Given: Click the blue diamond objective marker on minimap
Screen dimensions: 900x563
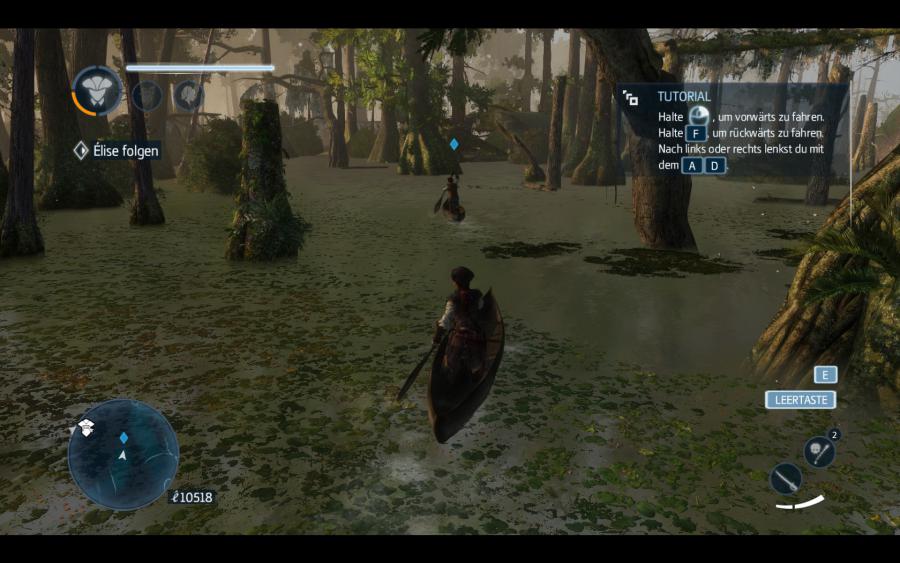Looking at the screenshot, I should [124, 437].
